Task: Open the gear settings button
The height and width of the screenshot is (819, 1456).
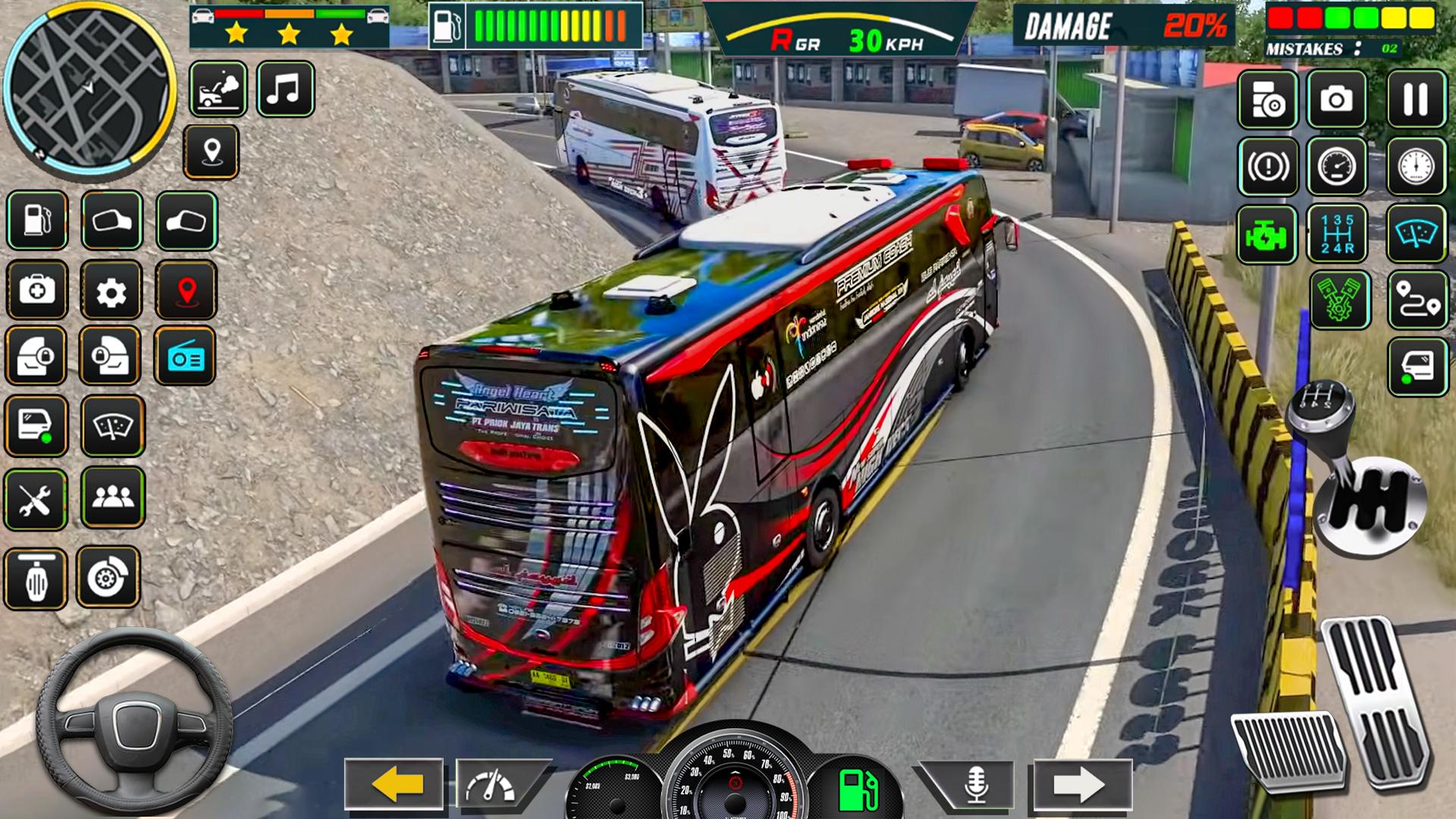Action: [111, 290]
